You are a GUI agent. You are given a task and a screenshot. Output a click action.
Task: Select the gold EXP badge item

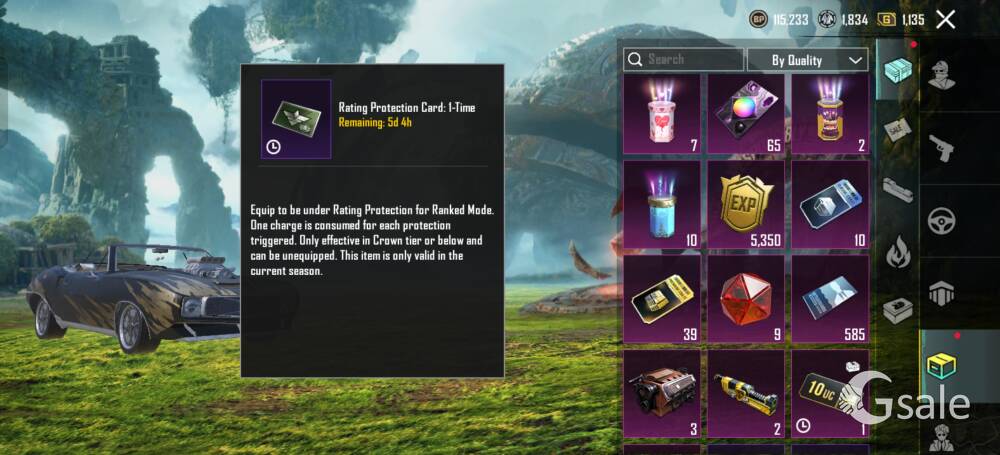746,201
